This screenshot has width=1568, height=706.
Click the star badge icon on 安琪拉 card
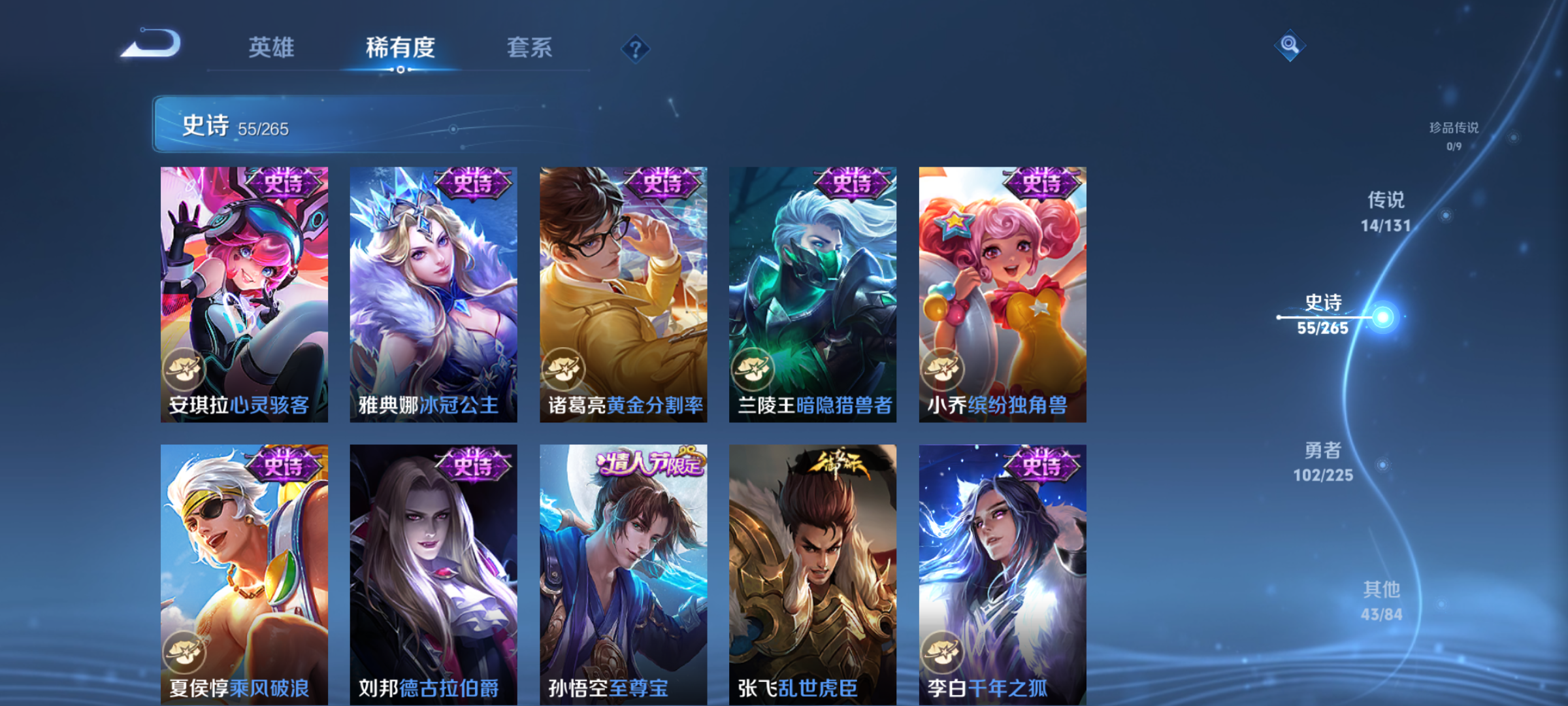tap(185, 369)
